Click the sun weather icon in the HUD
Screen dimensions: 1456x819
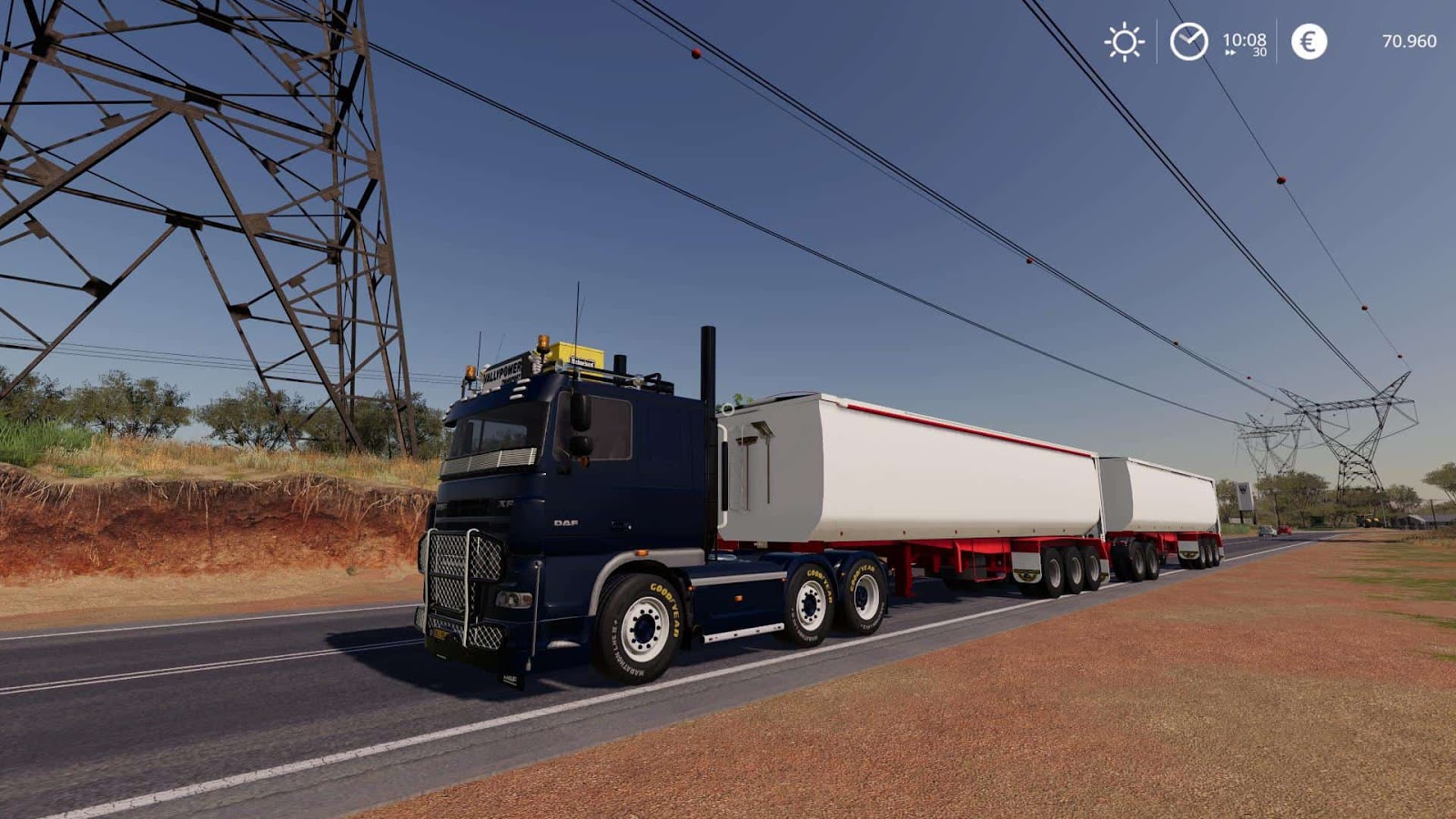[1124, 41]
